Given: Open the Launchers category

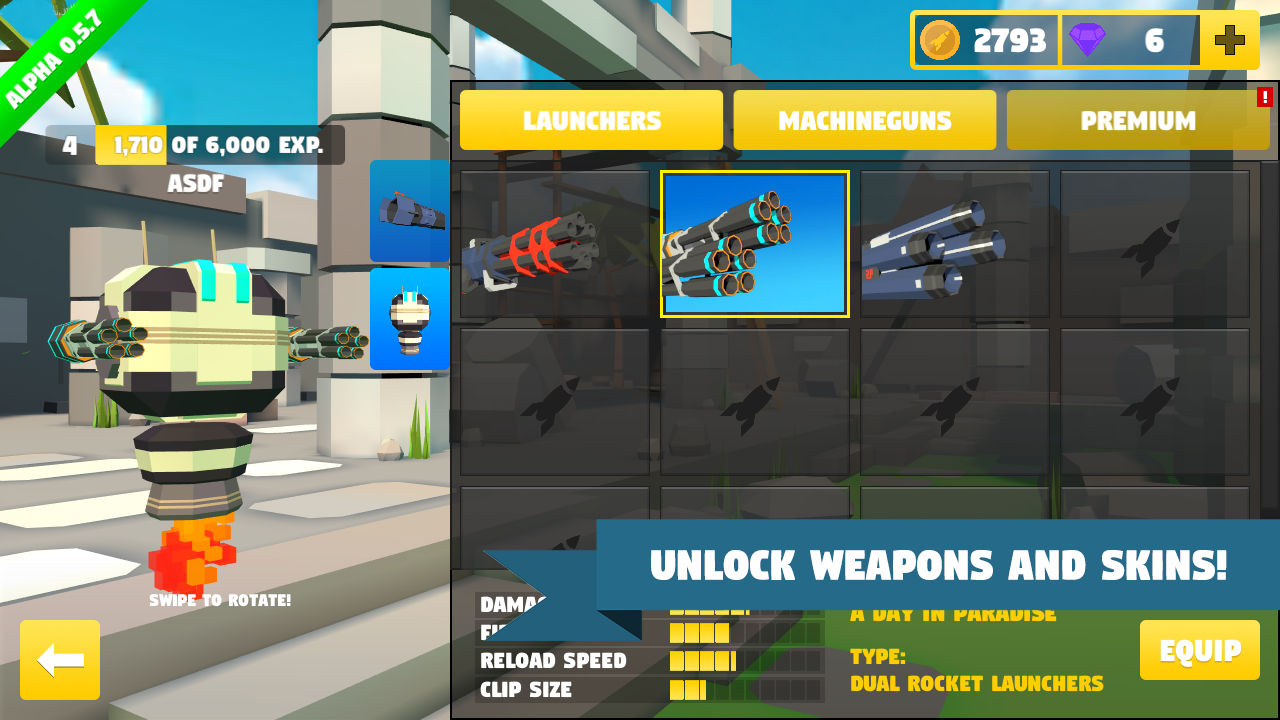Looking at the screenshot, I should (590, 120).
